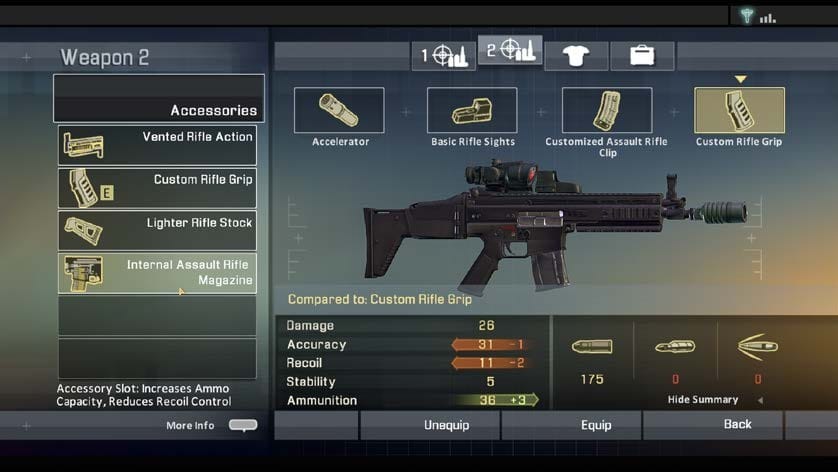Open the Basic Rifle Sights slot
838x472 pixels.
[472, 111]
